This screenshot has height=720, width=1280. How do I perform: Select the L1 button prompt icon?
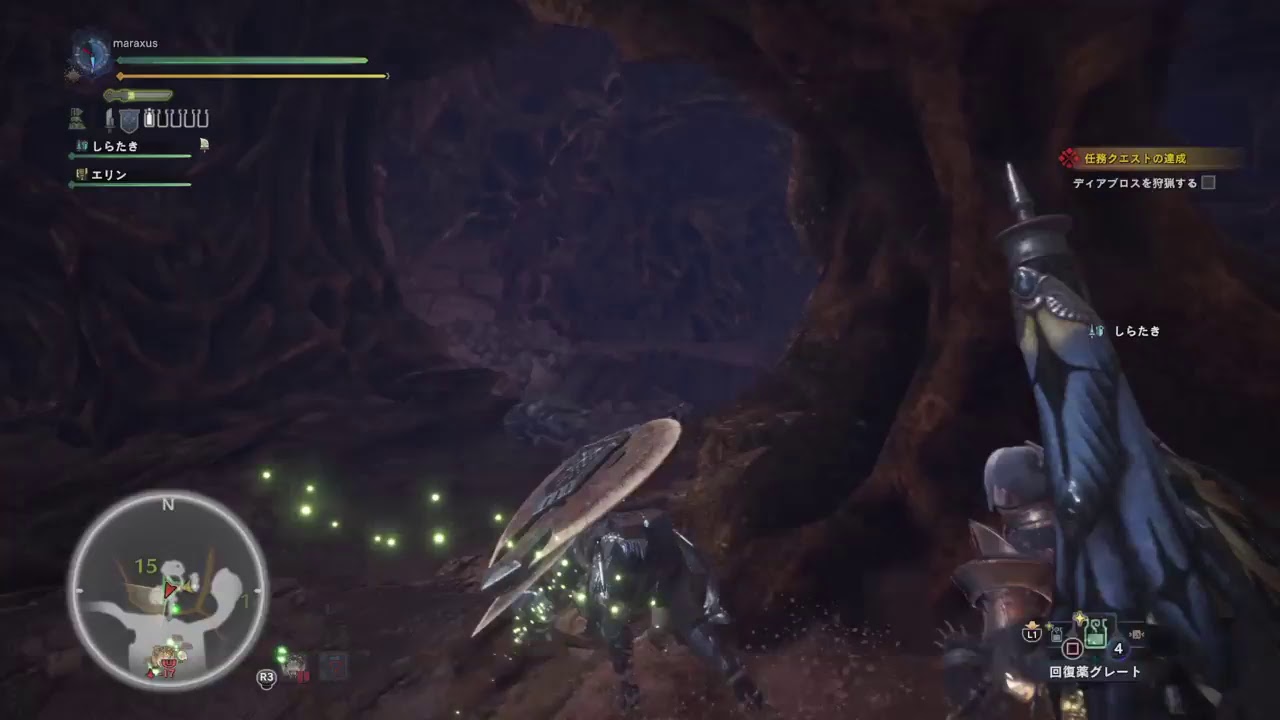tap(1032, 633)
